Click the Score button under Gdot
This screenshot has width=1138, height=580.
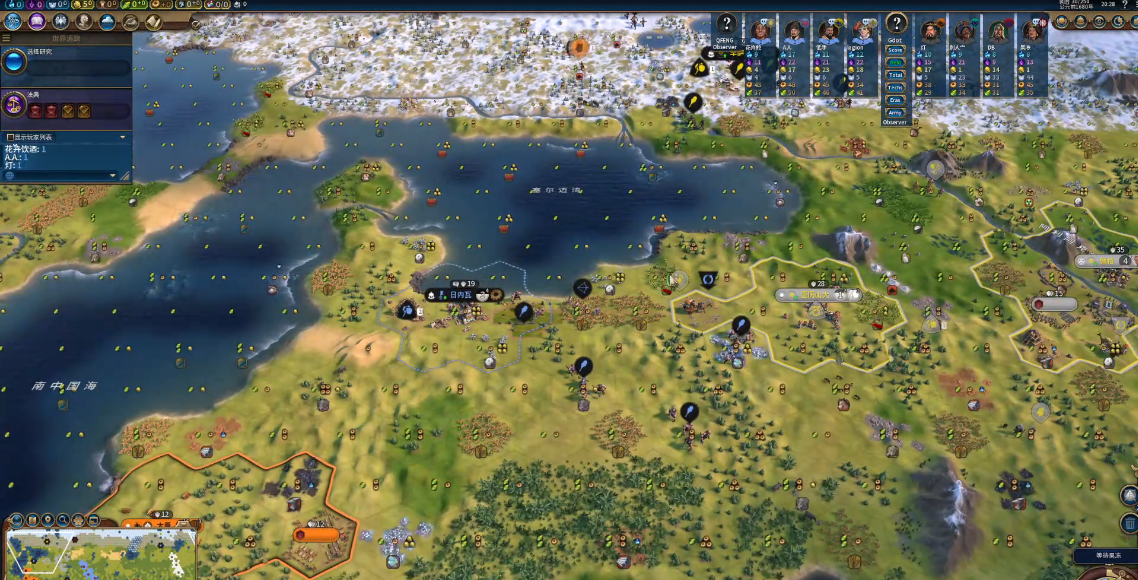tap(895, 49)
